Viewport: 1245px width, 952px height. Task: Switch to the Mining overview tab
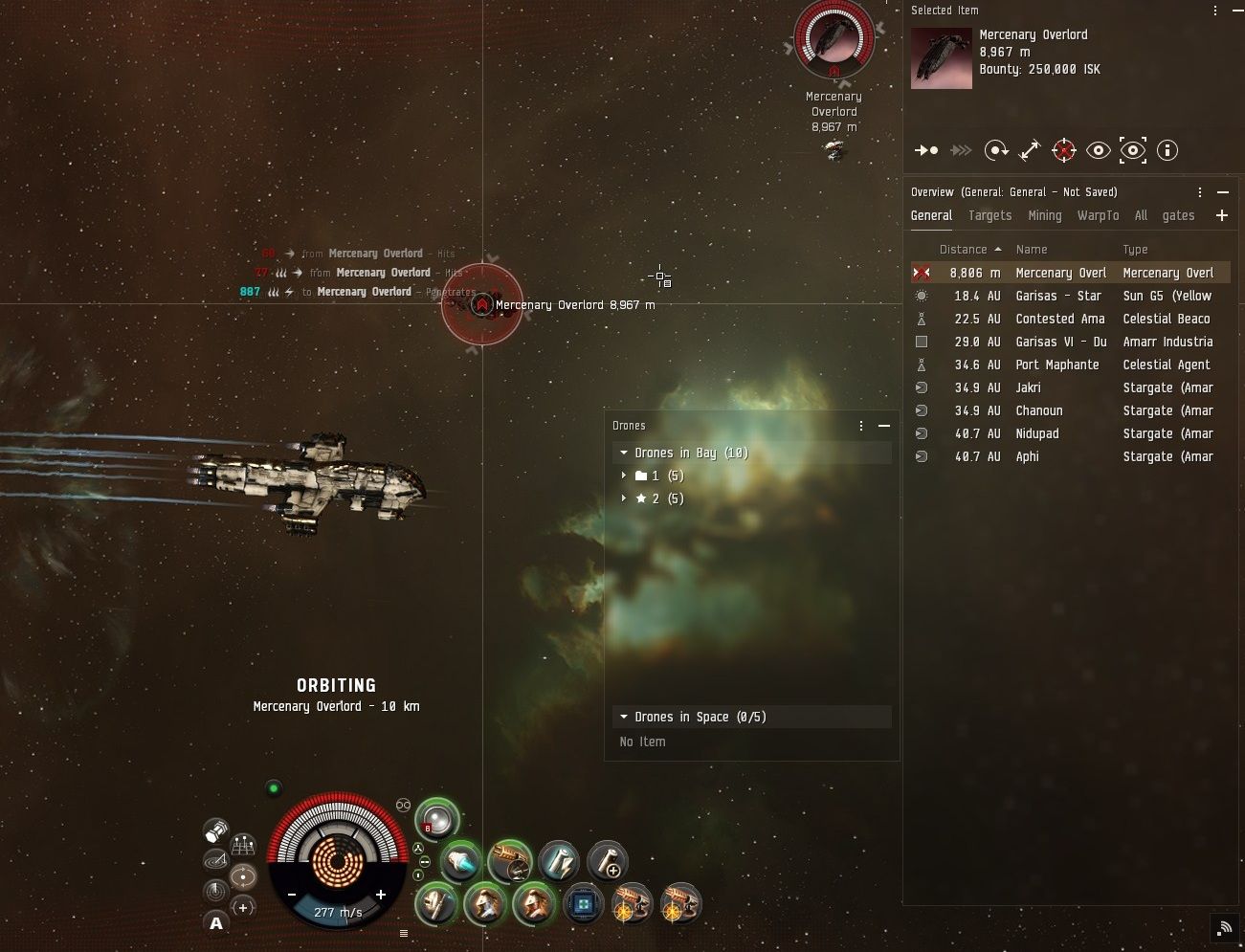(x=1044, y=216)
